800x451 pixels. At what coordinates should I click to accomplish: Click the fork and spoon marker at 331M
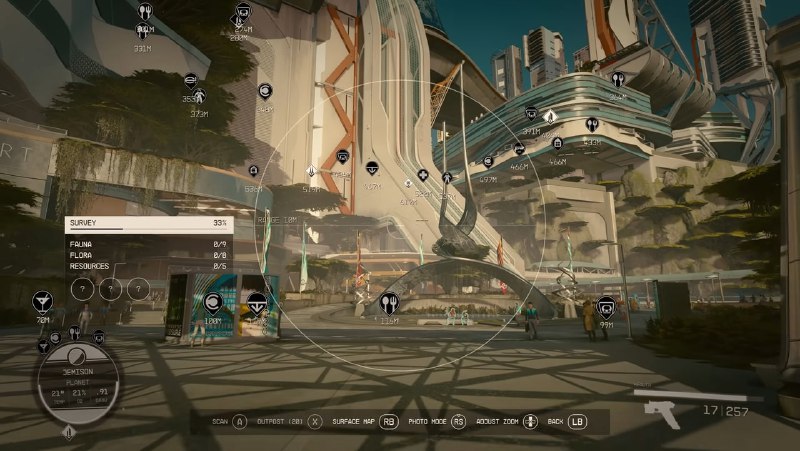click(x=144, y=13)
